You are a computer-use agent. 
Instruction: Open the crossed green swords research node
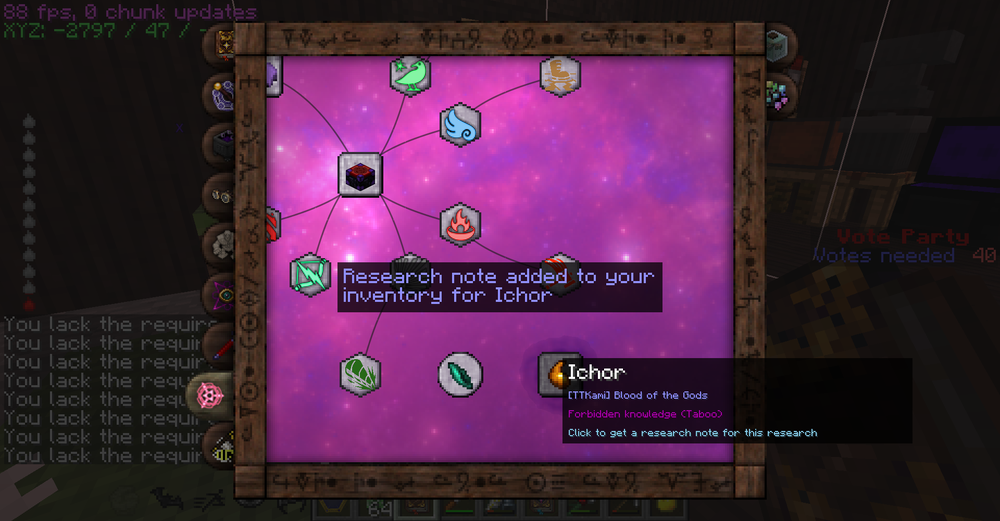coord(310,275)
